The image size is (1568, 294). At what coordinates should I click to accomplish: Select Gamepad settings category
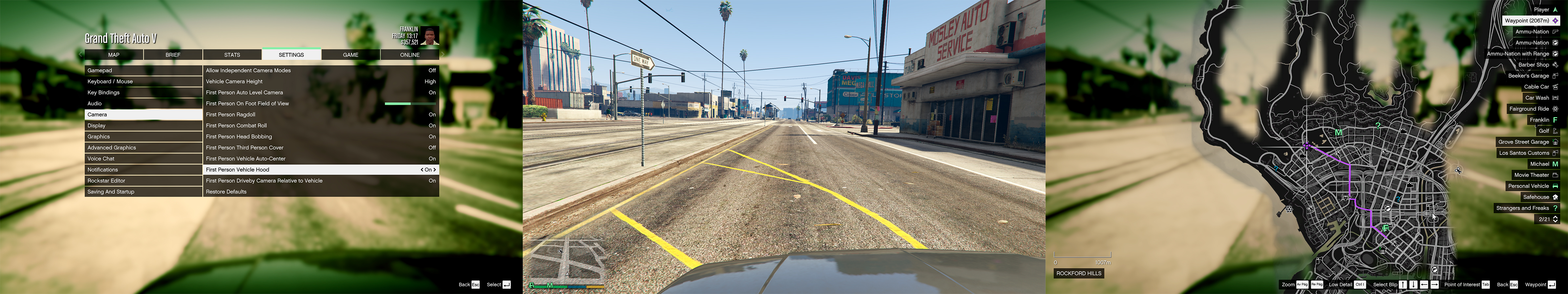click(x=143, y=71)
